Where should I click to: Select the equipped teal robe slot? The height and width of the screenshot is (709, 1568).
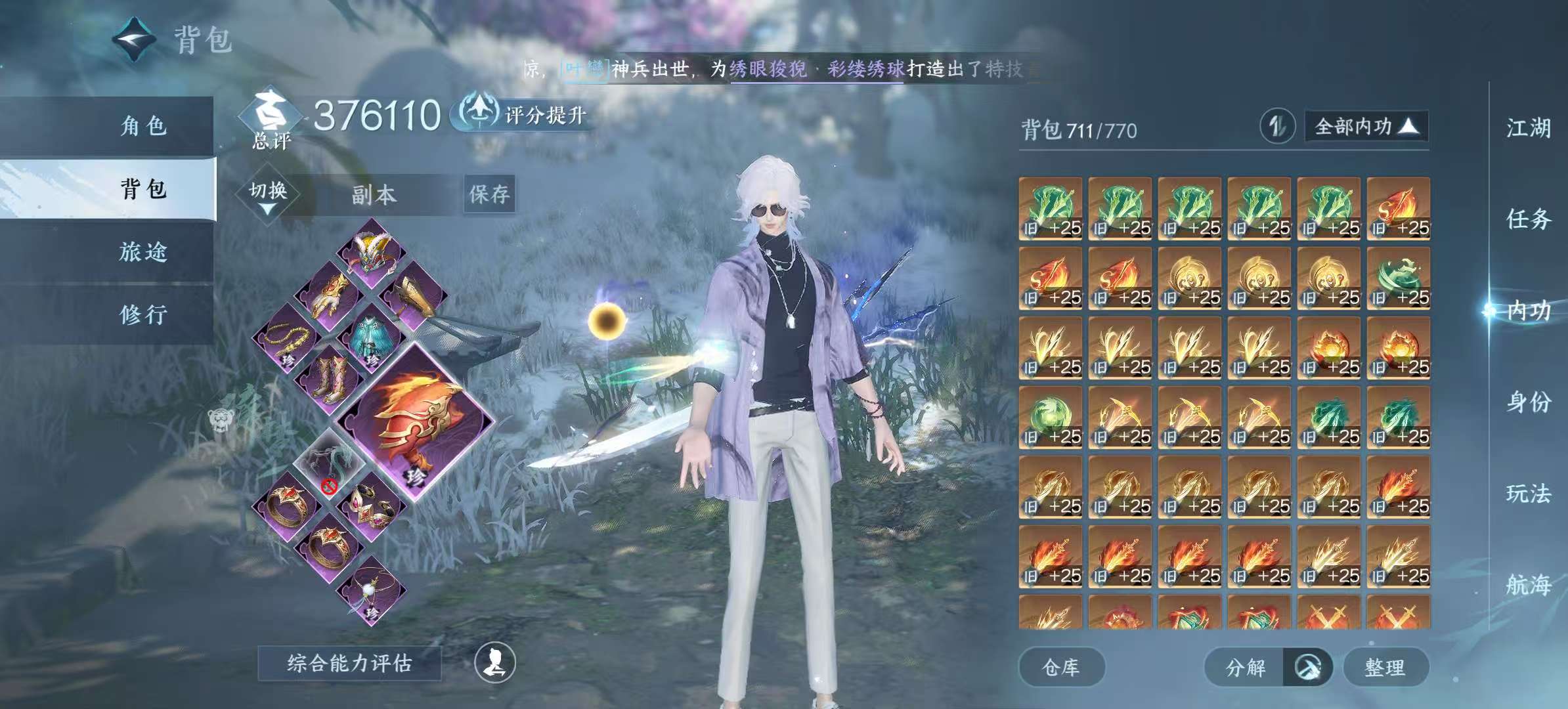pyautogui.click(x=372, y=339)
